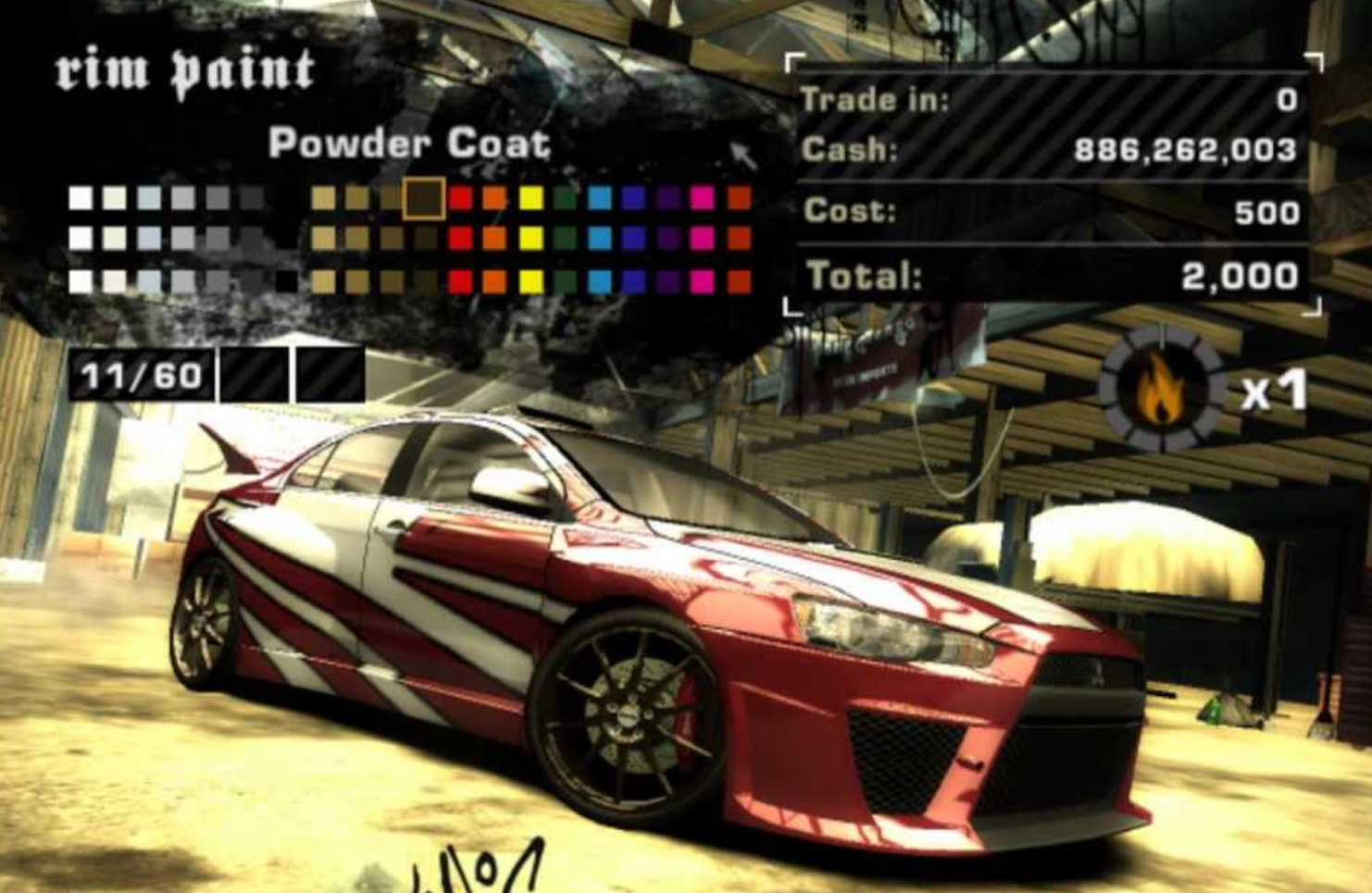
Task: Pick the cyan blue swatch in the top row
Action: (597, 199)
